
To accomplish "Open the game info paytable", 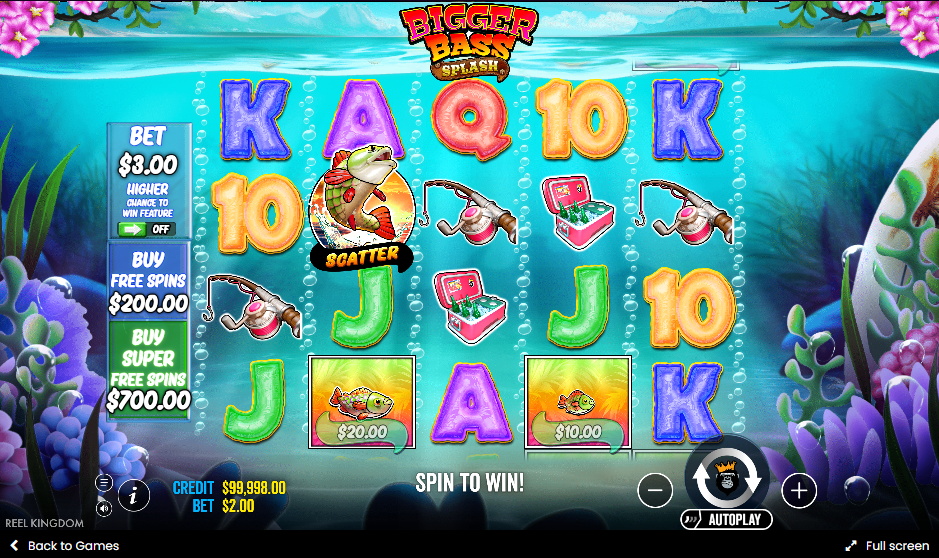I will click(x=134, y=494).
